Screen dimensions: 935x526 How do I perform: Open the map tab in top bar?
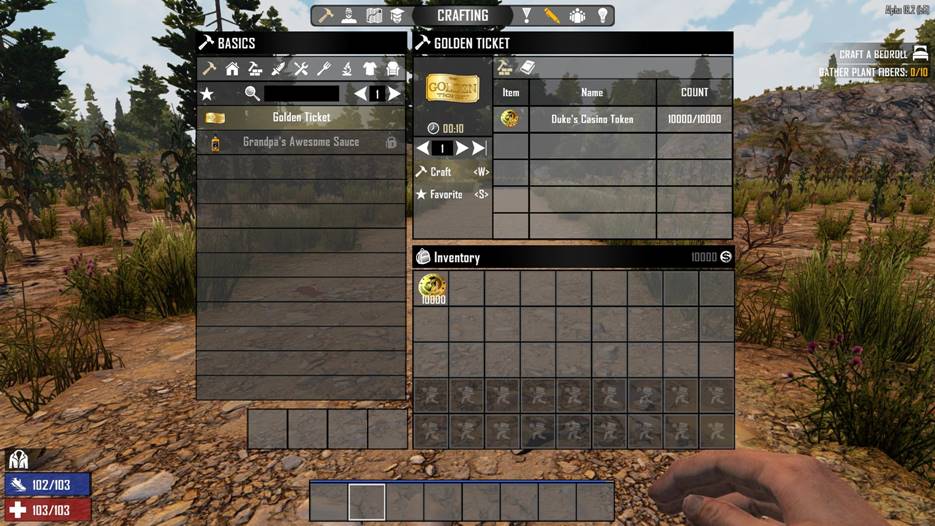click(374, 16)
